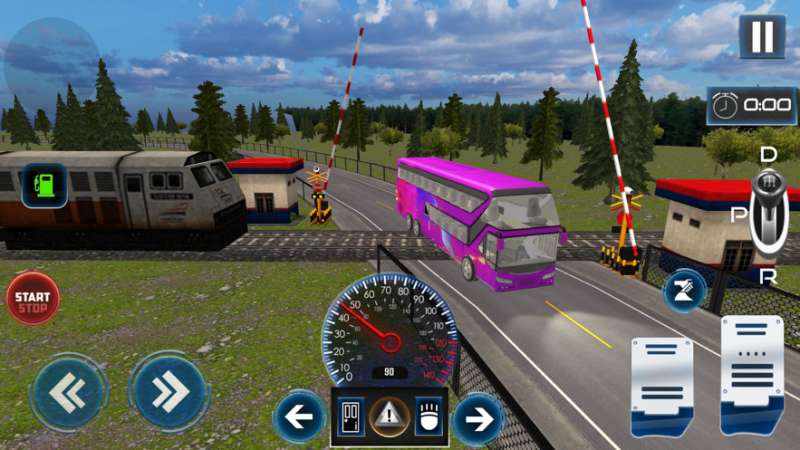Pause the game with the pause button

click(x=762, y=37)
